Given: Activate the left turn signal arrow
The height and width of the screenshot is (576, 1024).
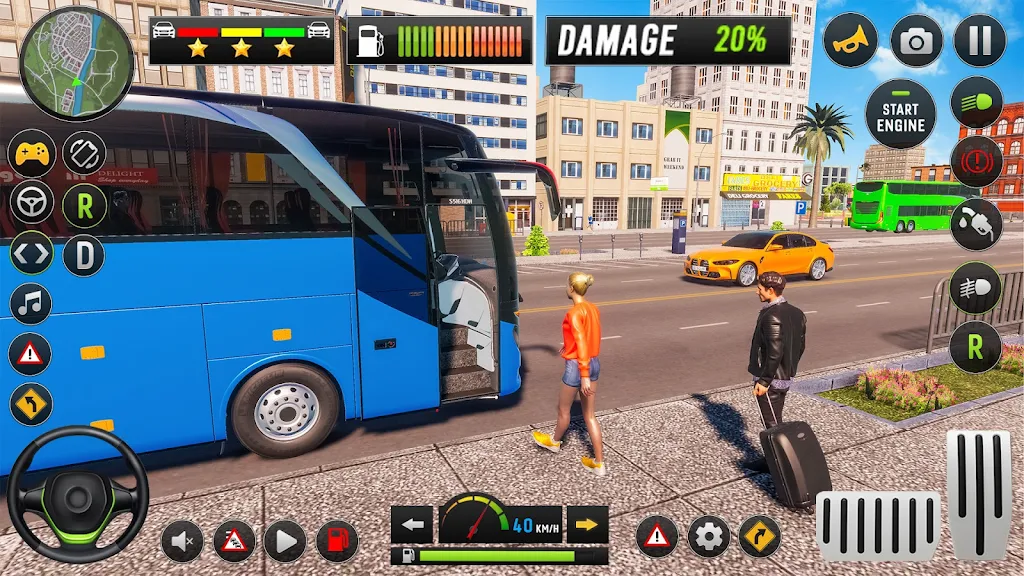Looking at the screenshot, I should [412, 524].
